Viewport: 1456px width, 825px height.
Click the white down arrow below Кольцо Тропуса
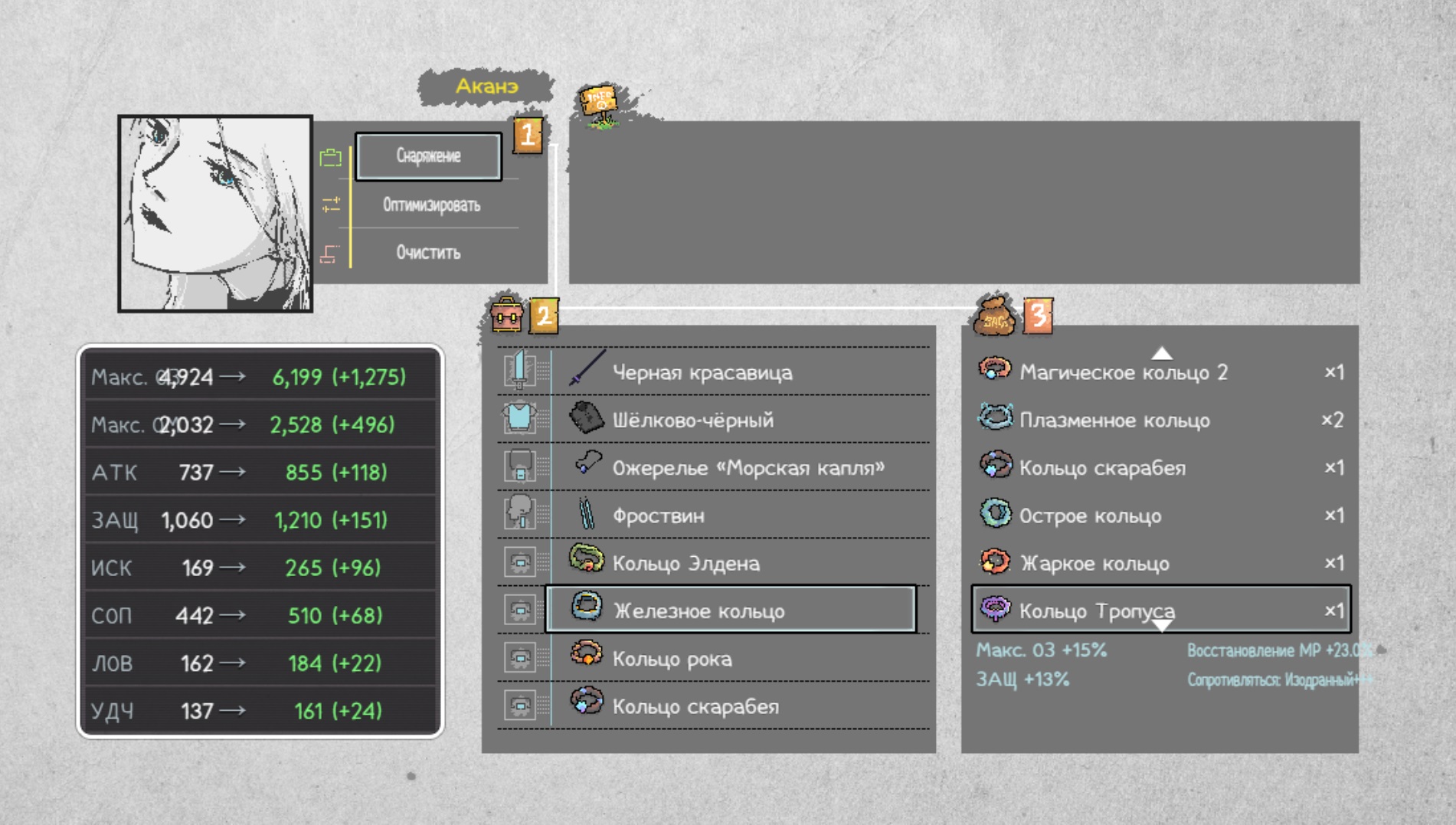pyautogui.click(x=1161, y=627)
